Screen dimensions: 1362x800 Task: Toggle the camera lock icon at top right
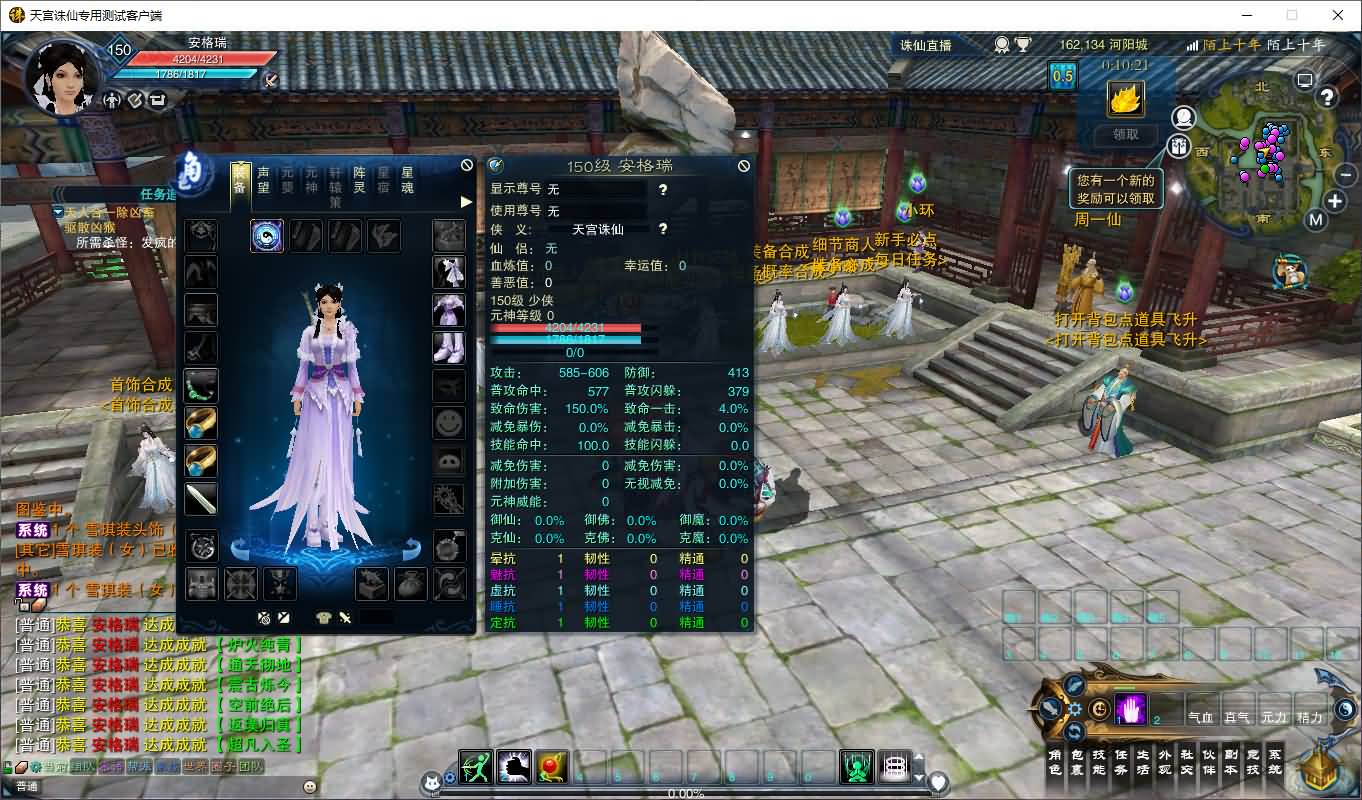pyautogui.click(x=1302, y=80)
